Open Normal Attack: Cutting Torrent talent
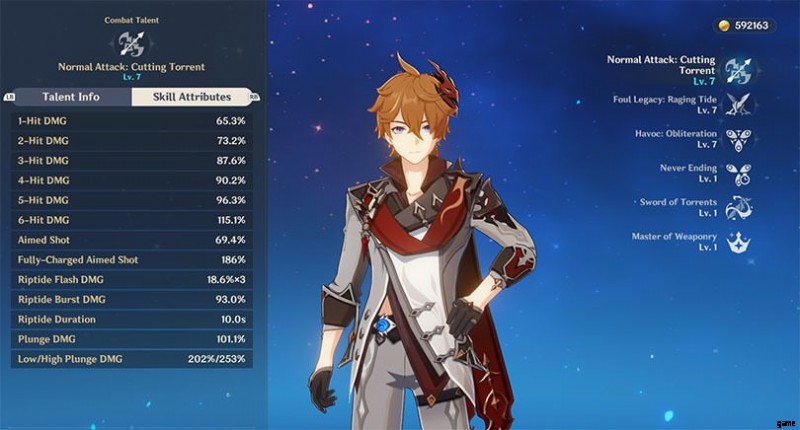Image resolution: width=800 pixels, height=430 pixels. click(x=741, y=71)
